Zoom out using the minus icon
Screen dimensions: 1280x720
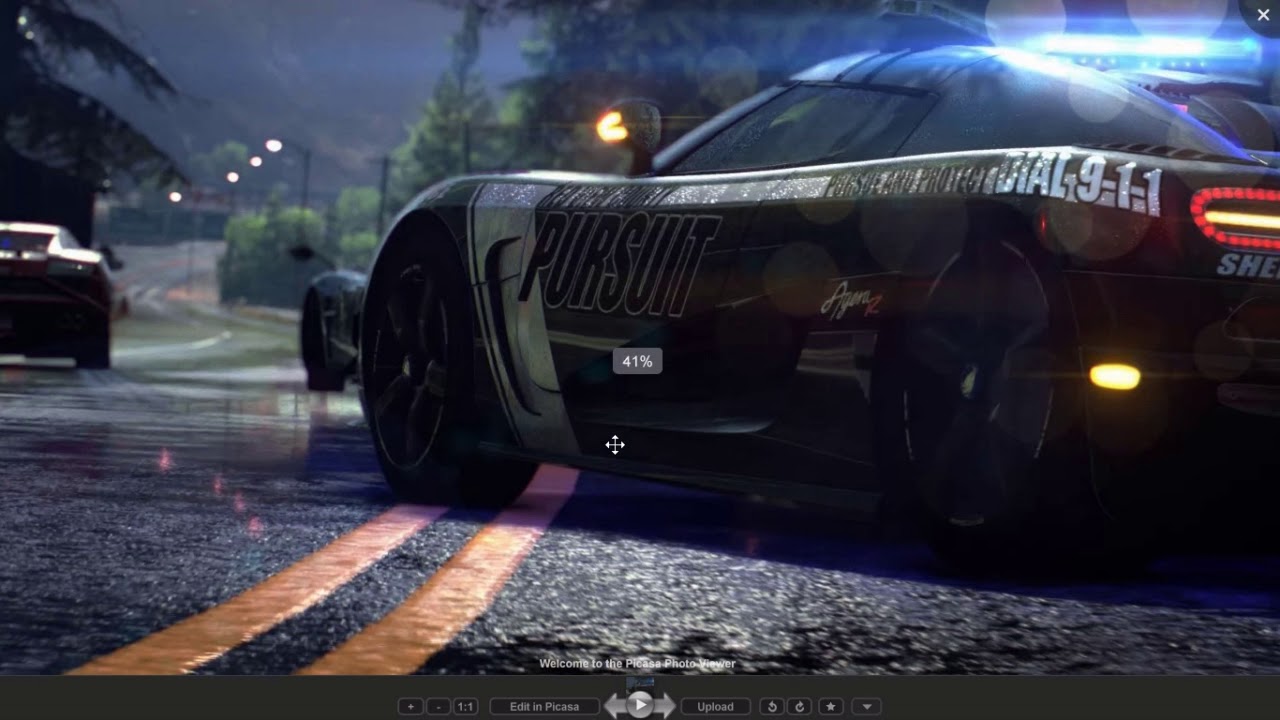click(x=437, y=706)
